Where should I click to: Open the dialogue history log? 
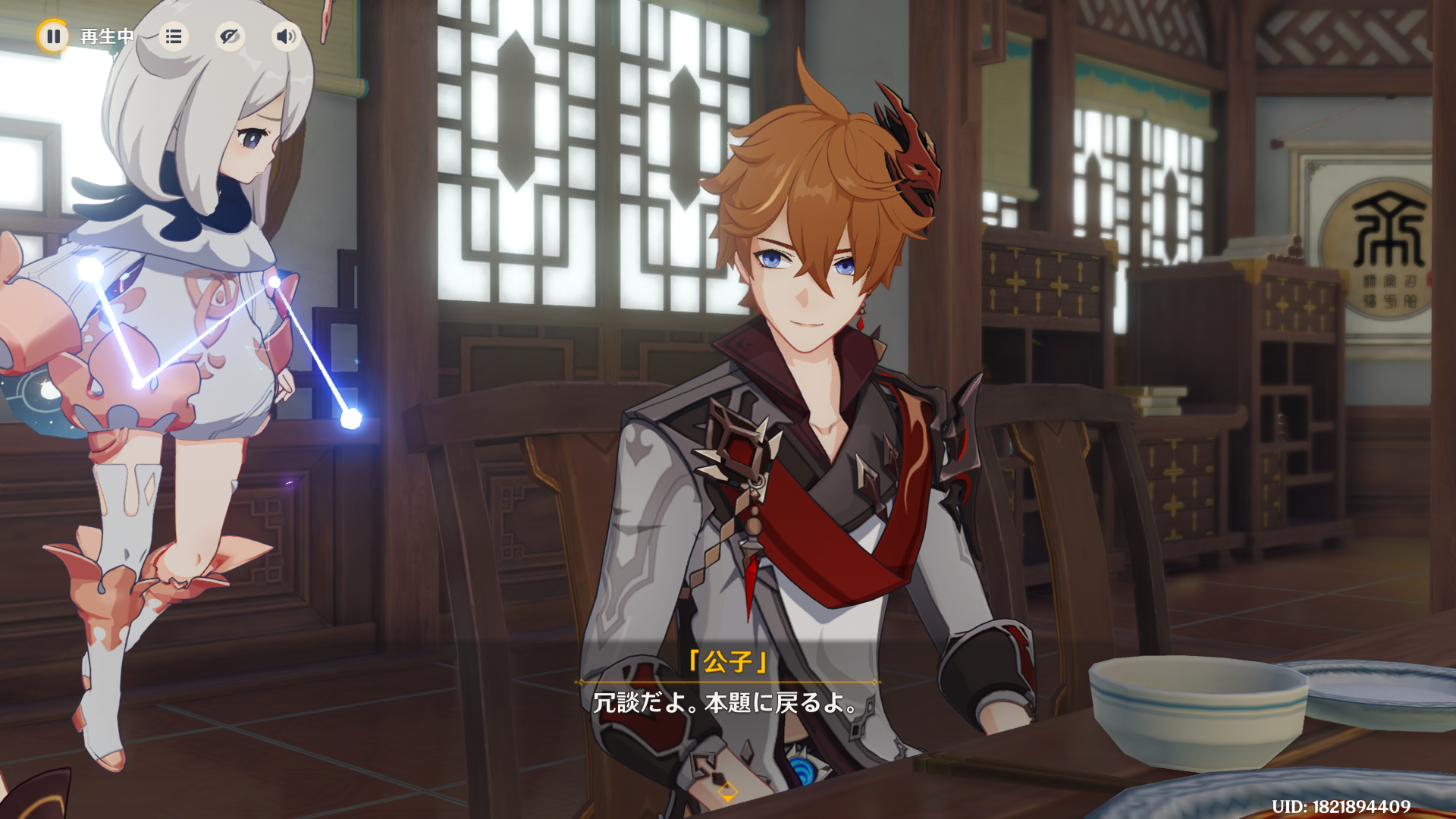(174, 36)
